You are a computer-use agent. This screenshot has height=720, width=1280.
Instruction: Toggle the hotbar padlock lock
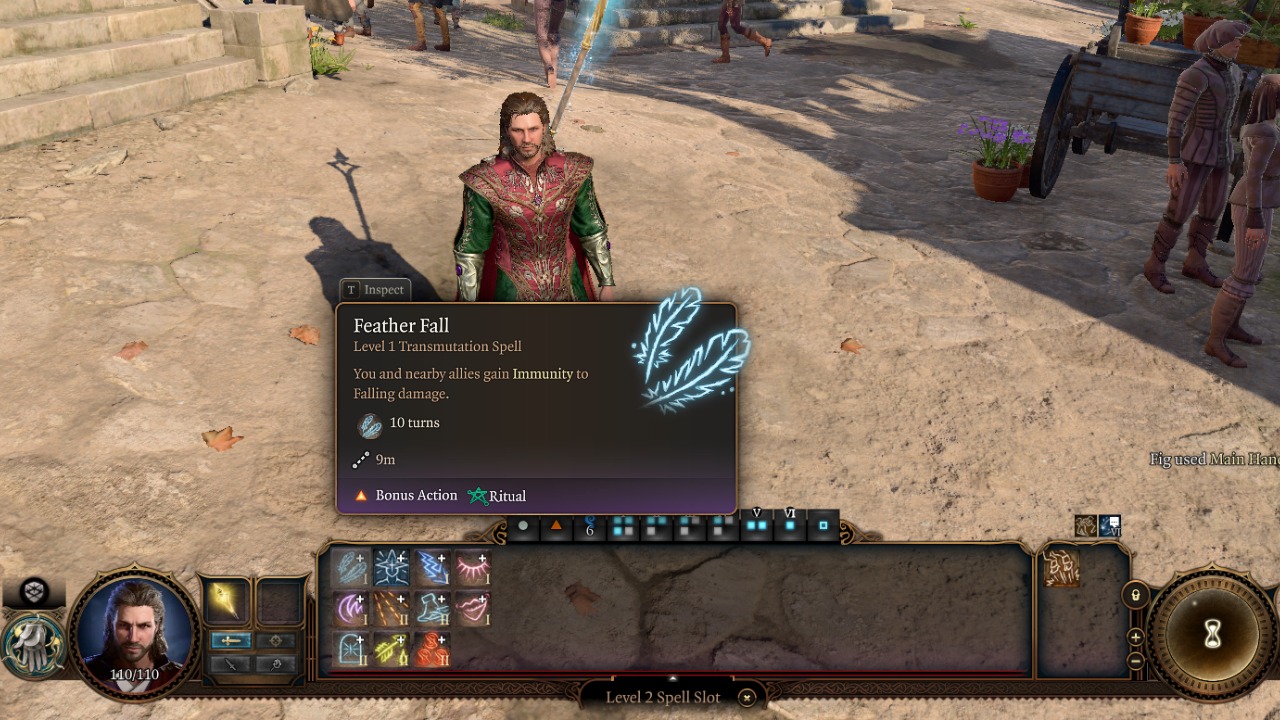click(x=1135, y=596)
